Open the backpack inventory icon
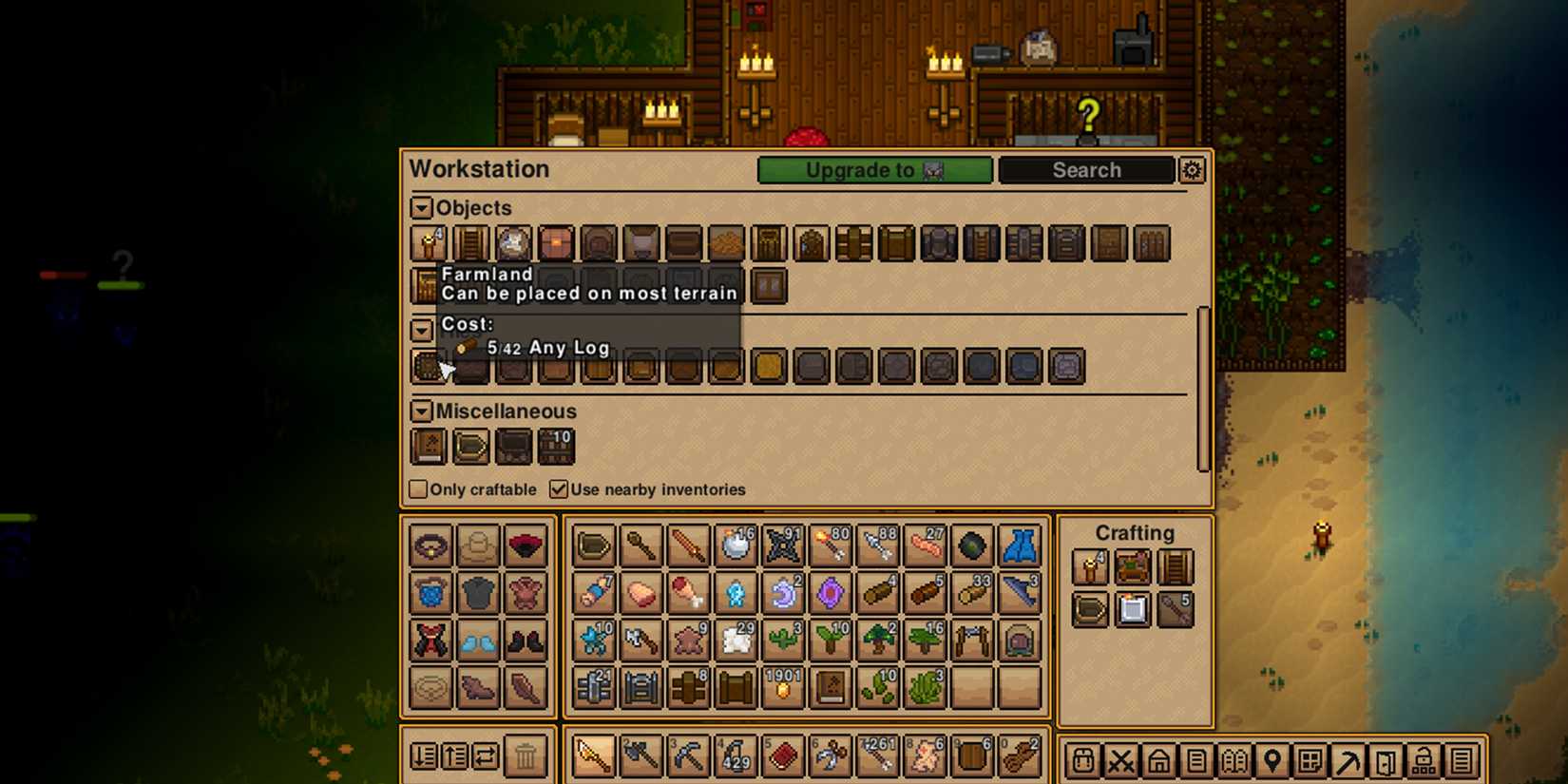1568x784 pixels. tap(1083, 760)
